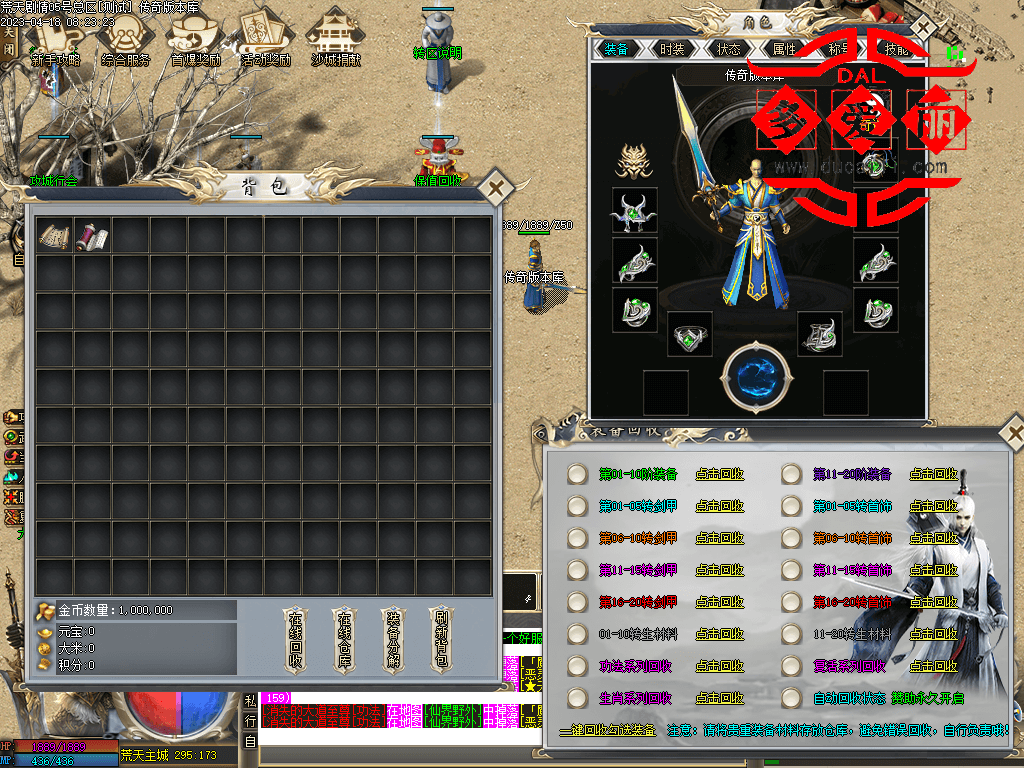This screenshot has width=1024, height=768.
Task: Open the 在线仓库 online warehouse
Action: [344, 638]
